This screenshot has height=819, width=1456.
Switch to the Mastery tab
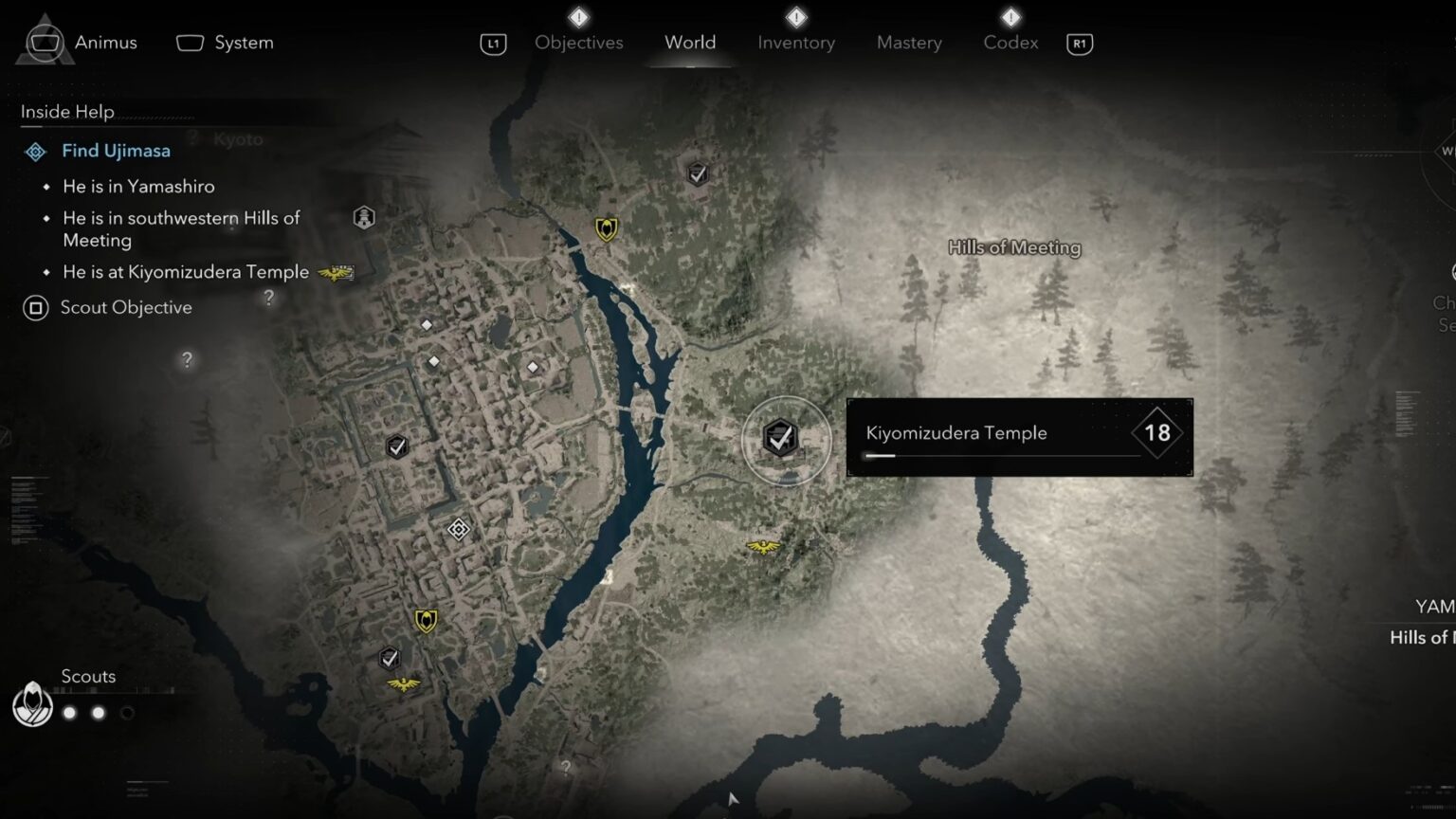click(x=908, y=43)
